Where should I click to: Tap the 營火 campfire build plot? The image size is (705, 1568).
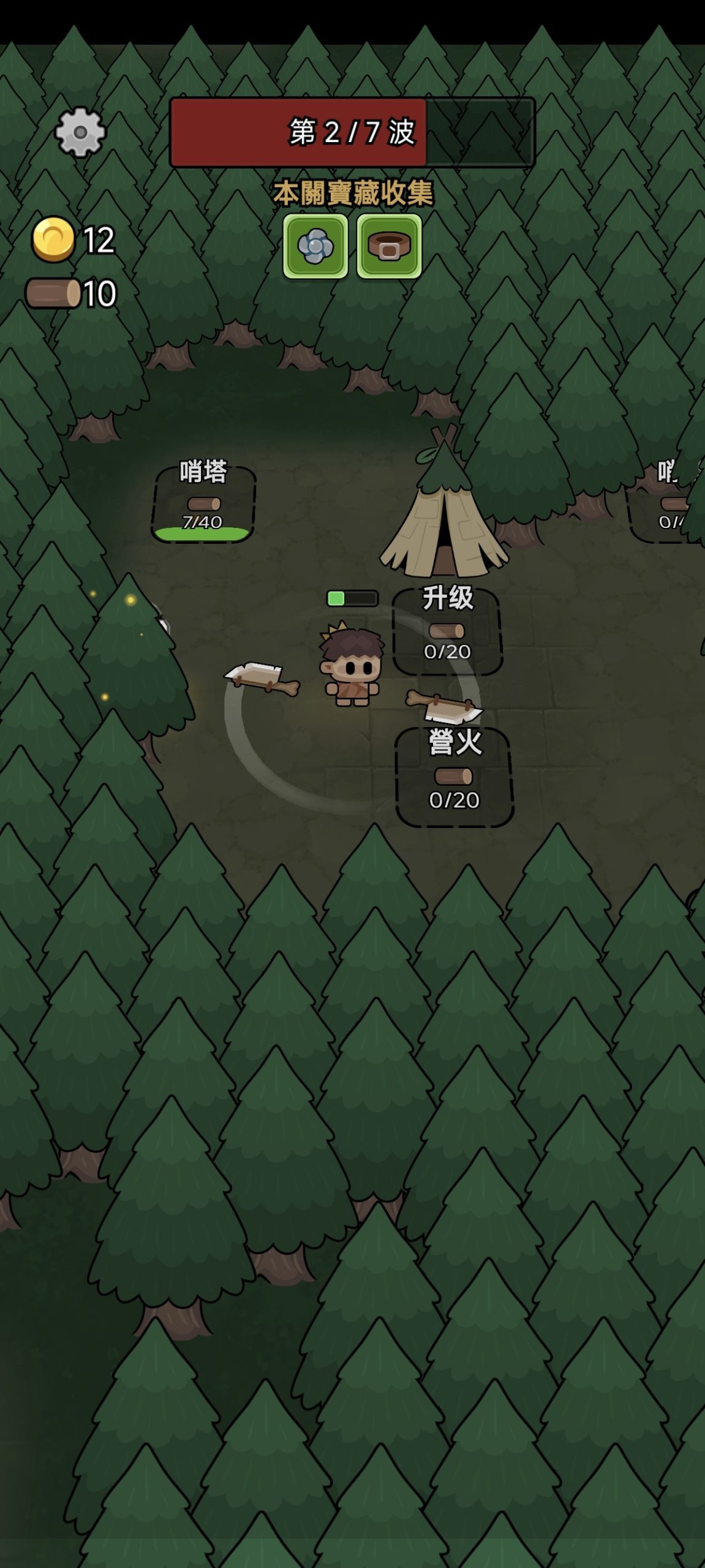[x=454, y=777]
